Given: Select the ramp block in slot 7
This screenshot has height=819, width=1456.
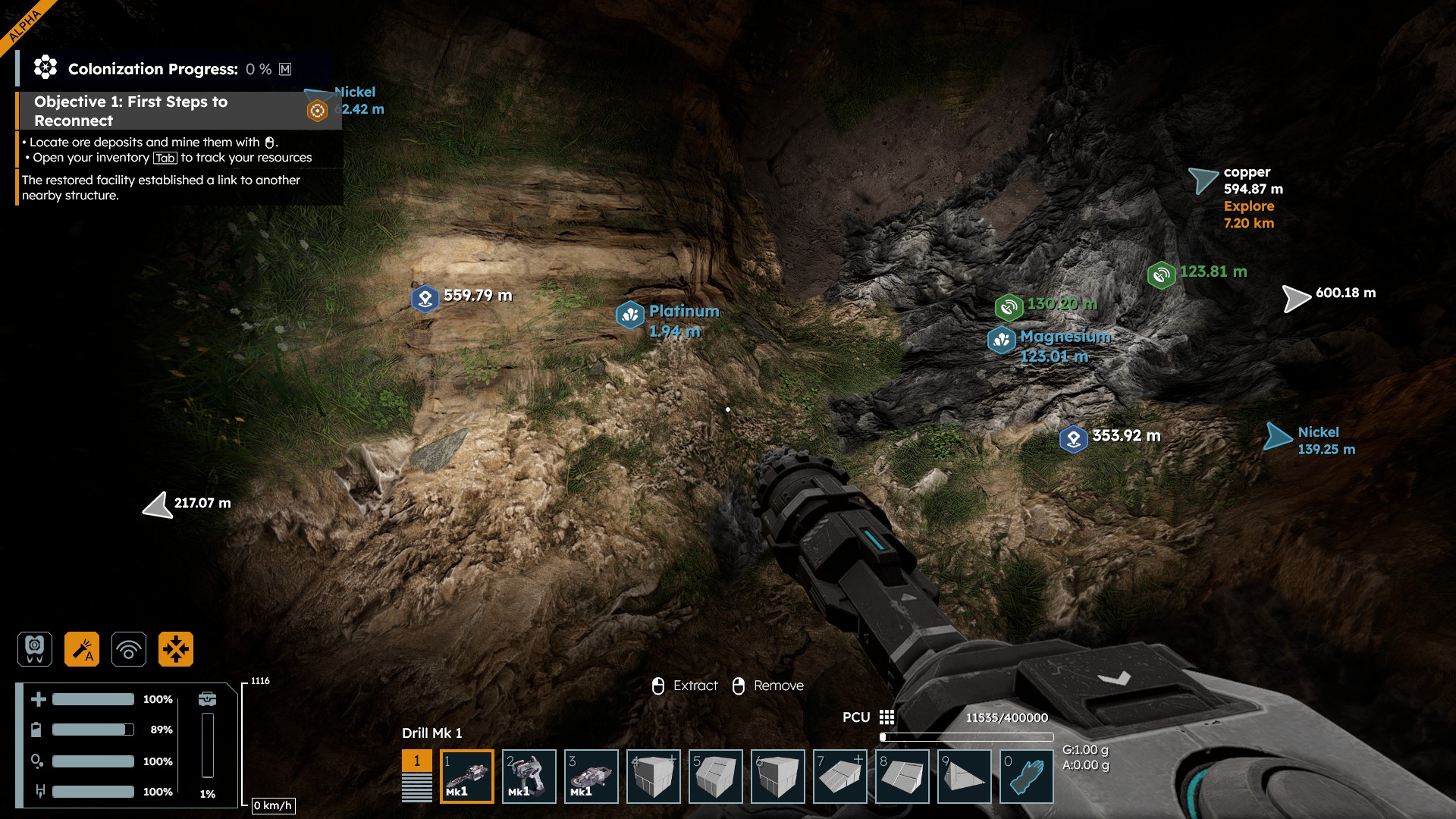Looking at the screenshot, I should point(840,777).
